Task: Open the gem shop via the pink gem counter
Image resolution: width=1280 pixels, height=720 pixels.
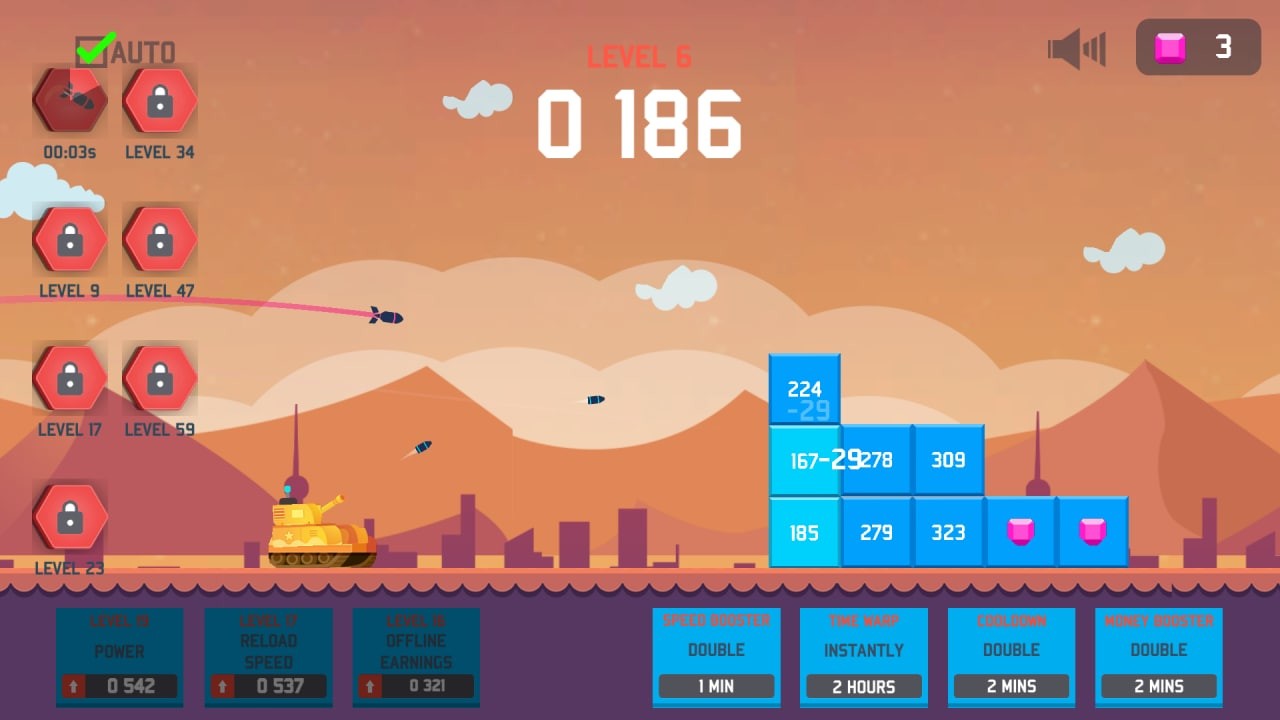Action: coord(1197,47)
